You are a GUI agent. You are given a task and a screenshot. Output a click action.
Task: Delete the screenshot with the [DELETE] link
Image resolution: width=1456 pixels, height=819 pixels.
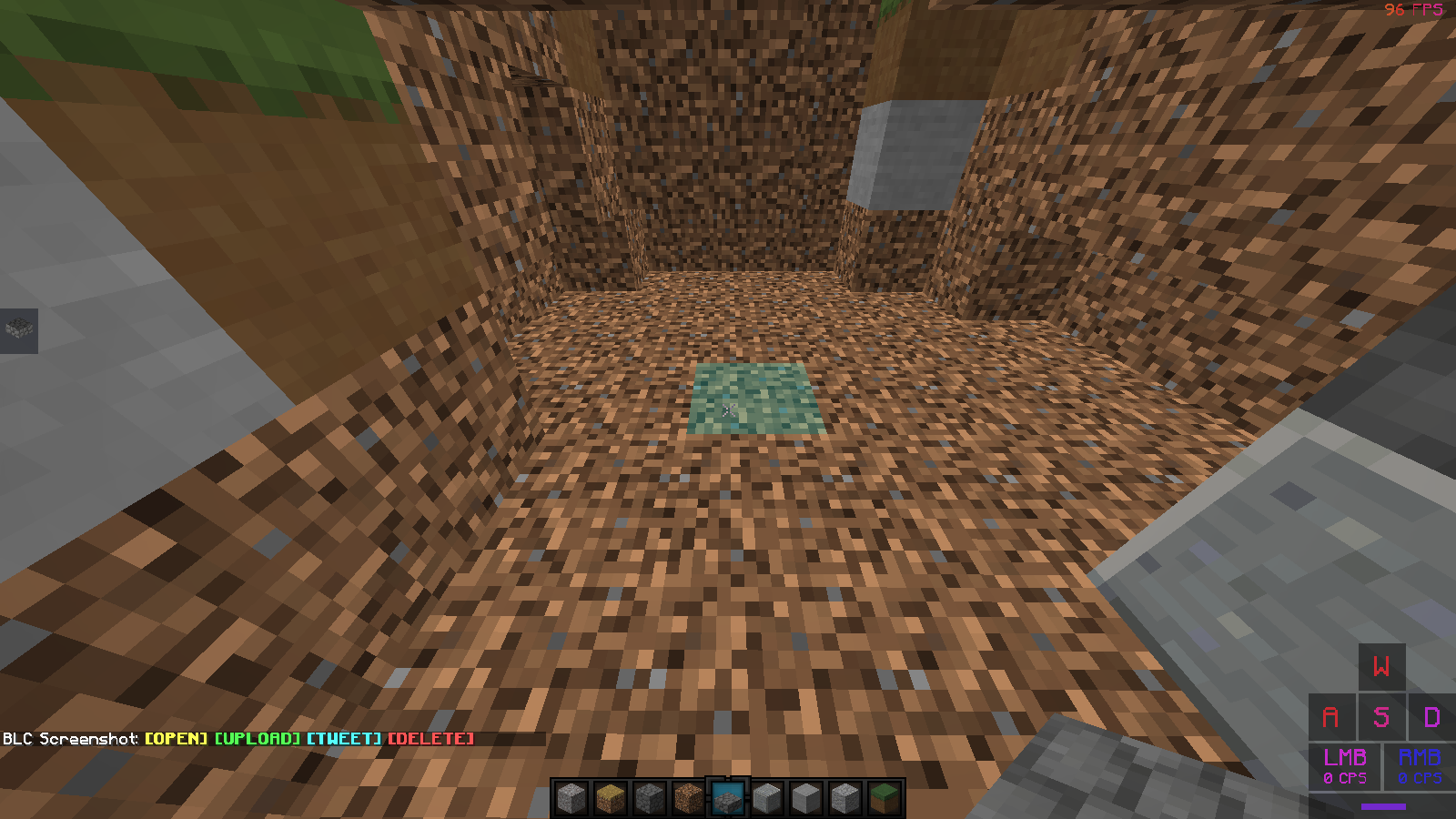pyautogui.click(x=430, y=739)
